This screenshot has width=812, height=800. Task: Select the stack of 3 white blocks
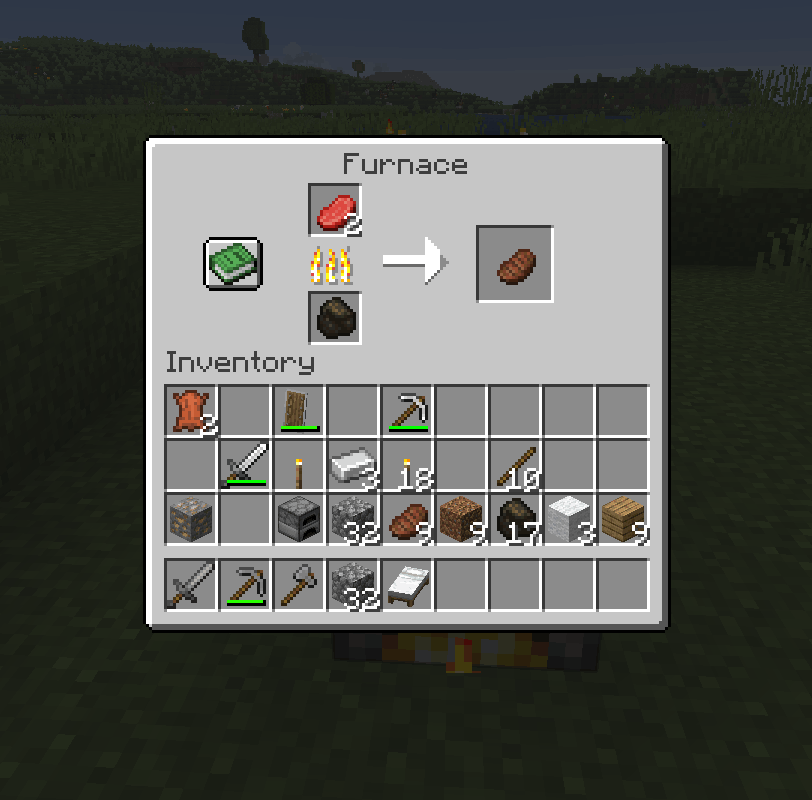coord(569,519)
